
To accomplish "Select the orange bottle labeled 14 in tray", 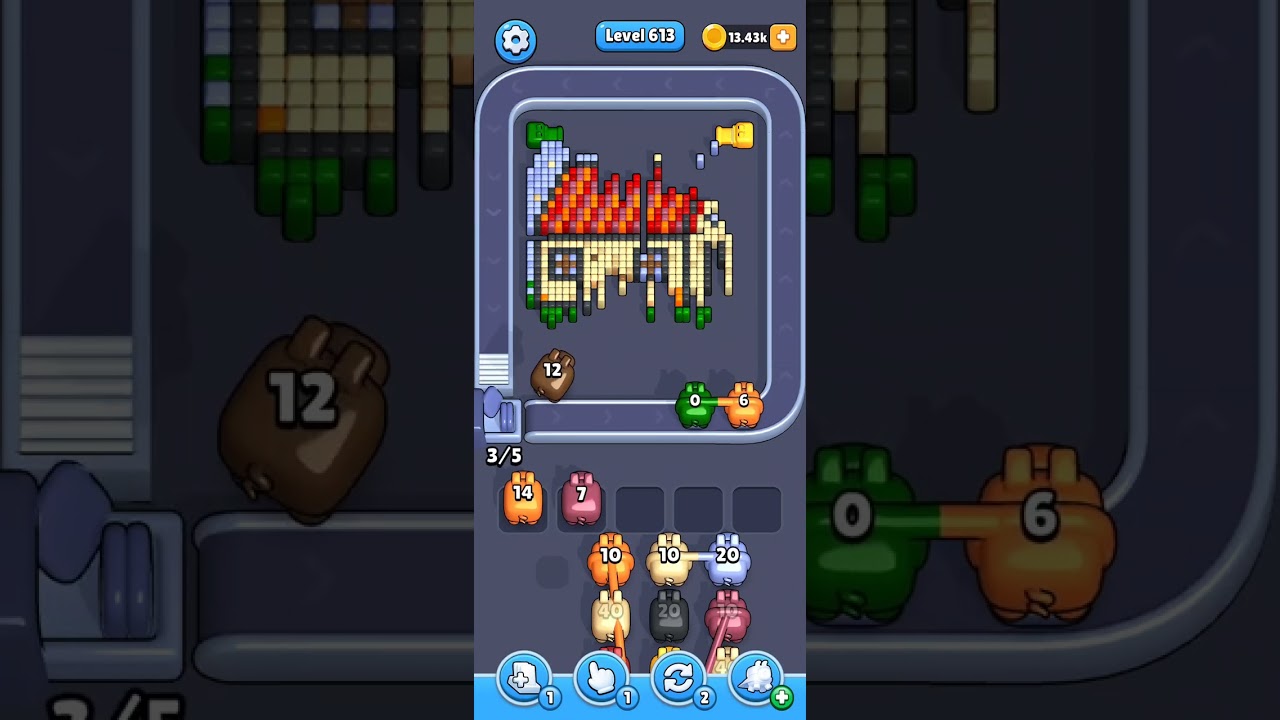I will tap(522, 502).
